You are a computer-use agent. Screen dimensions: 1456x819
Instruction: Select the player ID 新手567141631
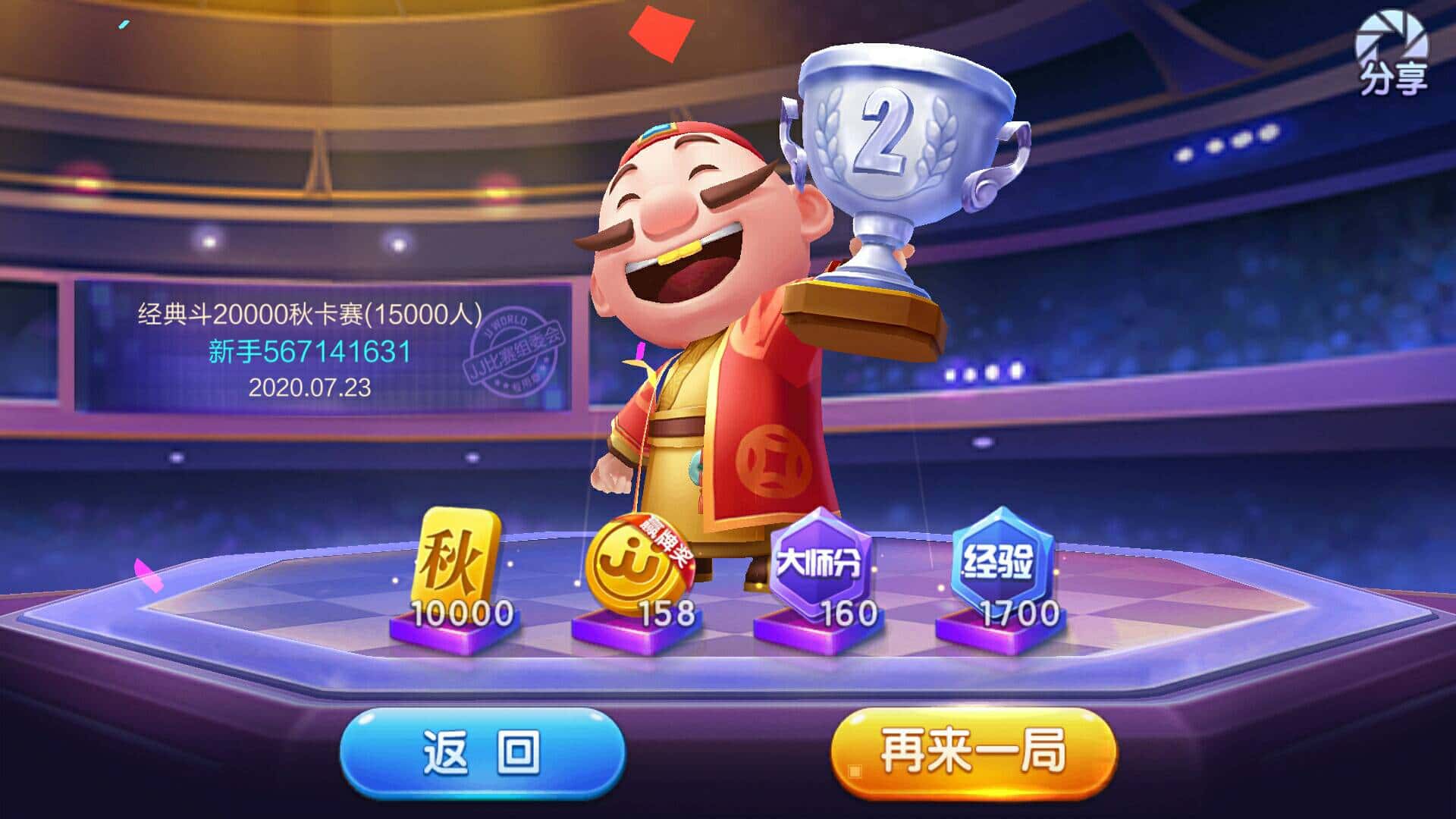click(309, 352)
